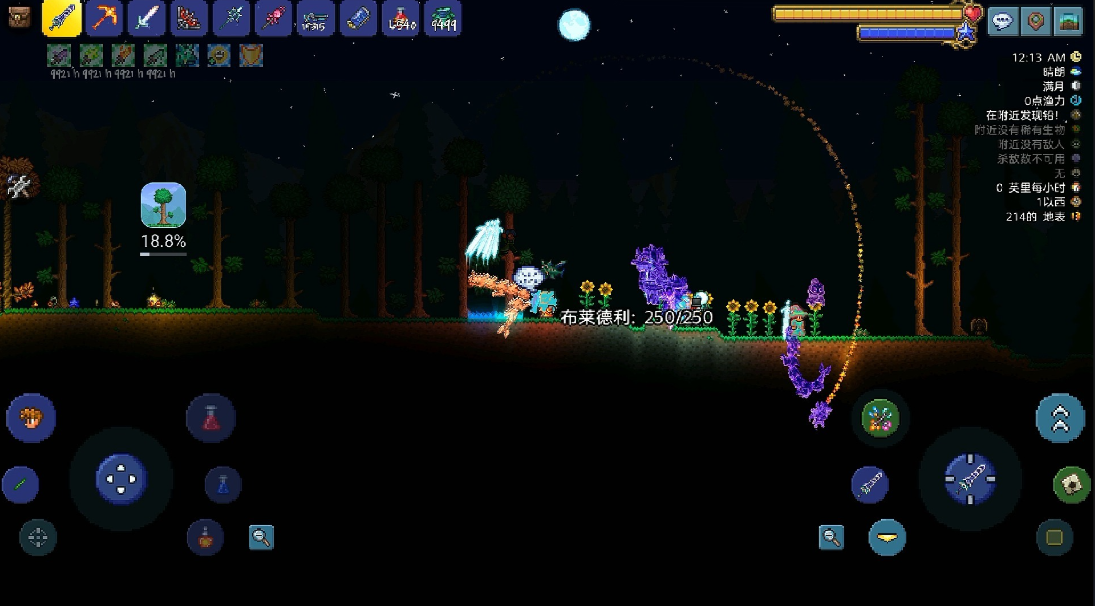The width and height of the screenshot is (1095, 606).
Task: Tap the achievement tree icon at 18.8%
Action: point(163,205)
